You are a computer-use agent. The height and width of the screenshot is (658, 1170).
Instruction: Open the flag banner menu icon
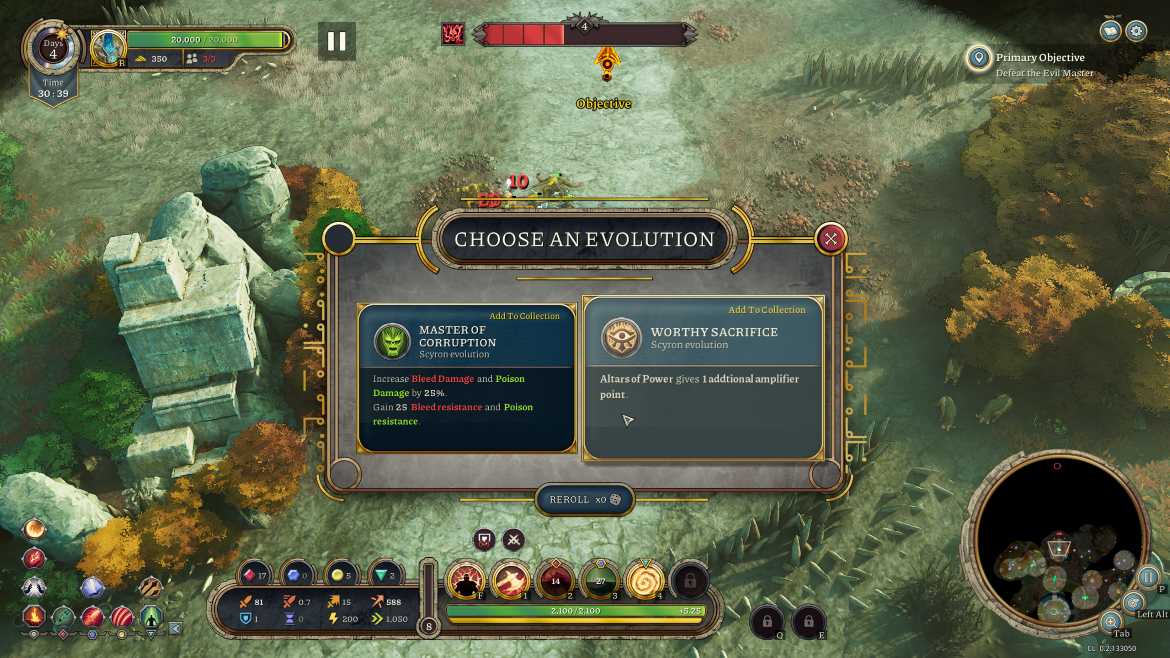pyautogui.click(x=1110, y=30)
